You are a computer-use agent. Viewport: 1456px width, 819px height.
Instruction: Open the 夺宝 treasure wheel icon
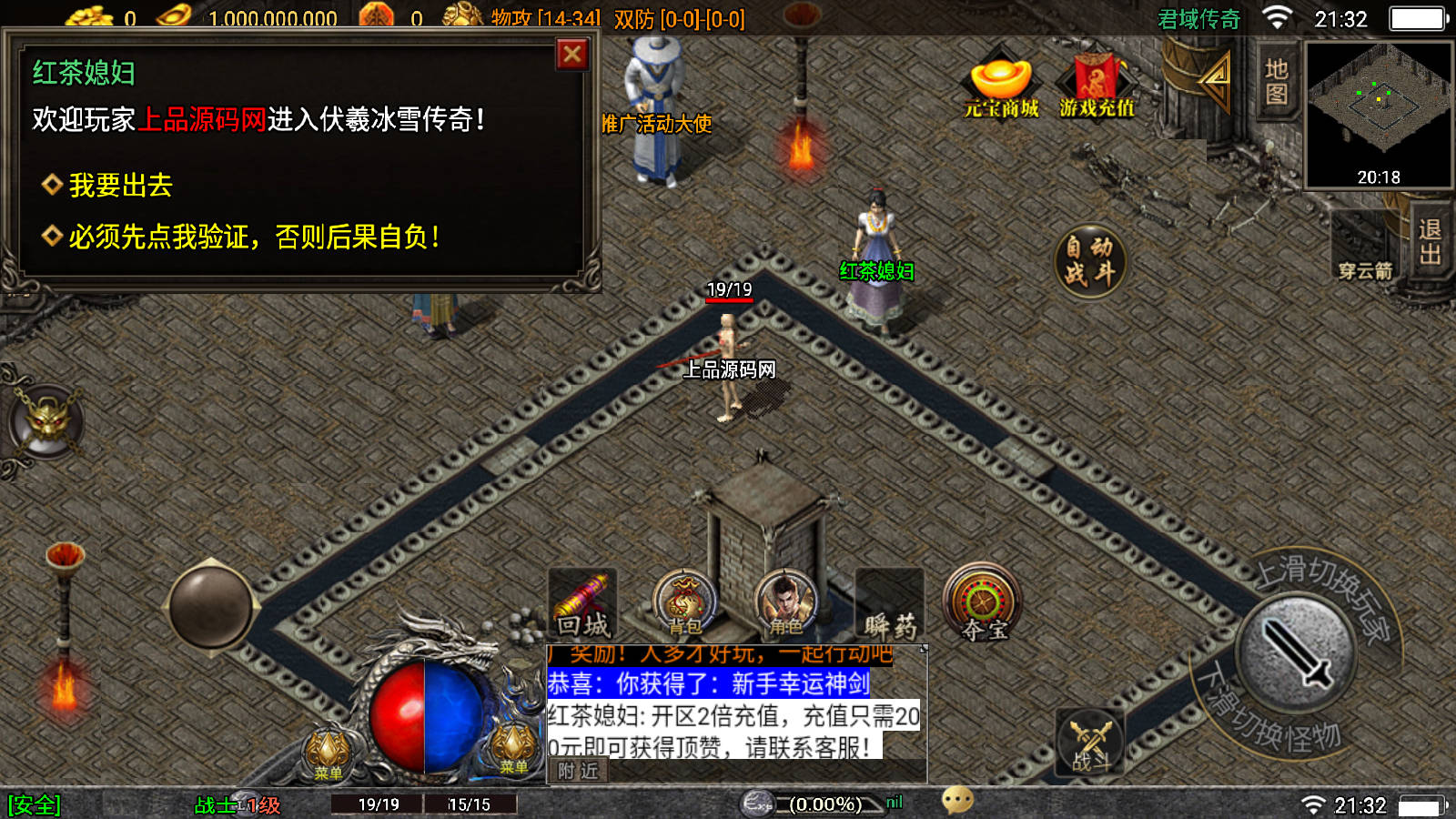coord(983,601)
